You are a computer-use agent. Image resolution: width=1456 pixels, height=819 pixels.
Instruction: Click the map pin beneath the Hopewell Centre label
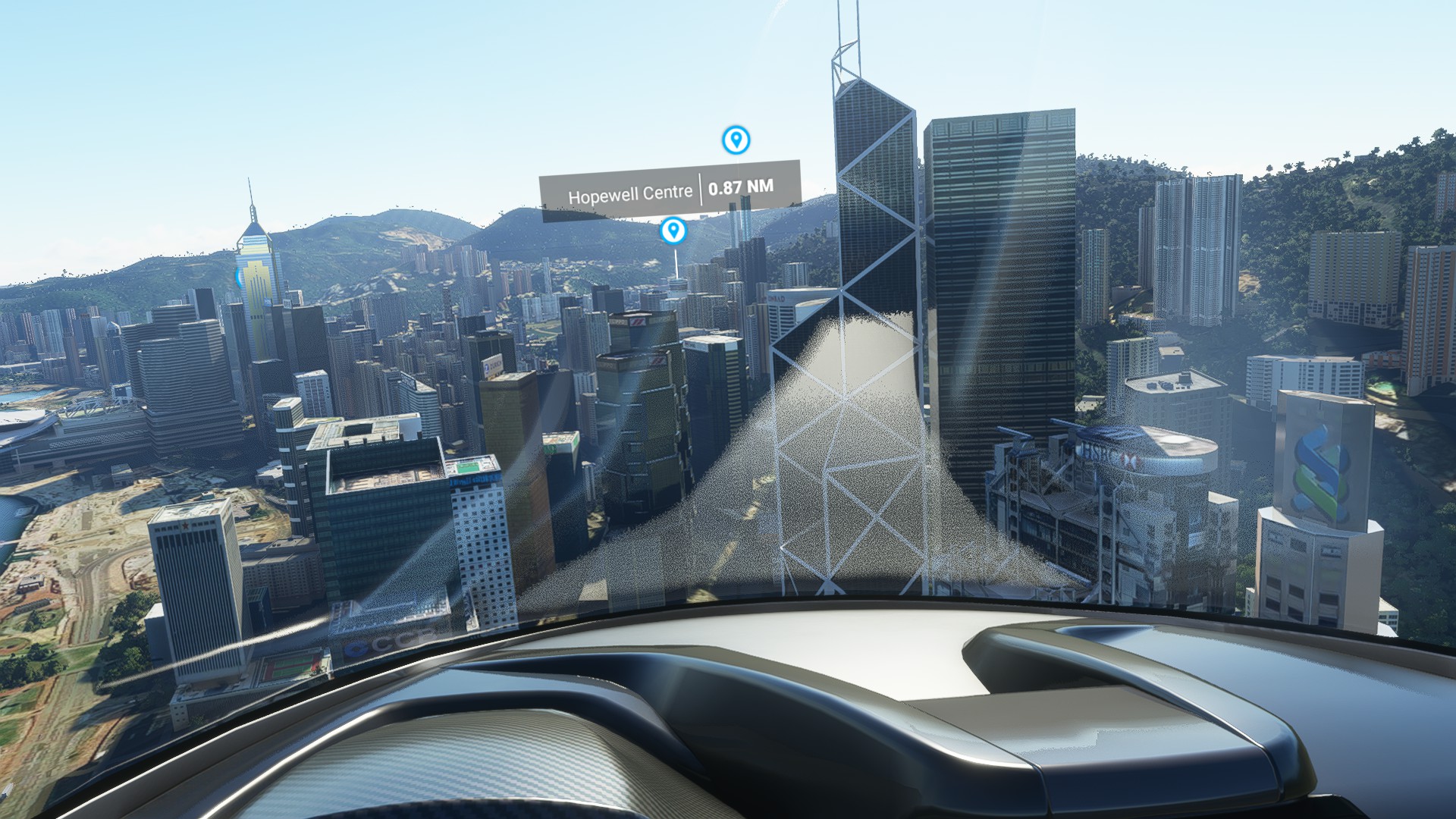click(673, 230)
